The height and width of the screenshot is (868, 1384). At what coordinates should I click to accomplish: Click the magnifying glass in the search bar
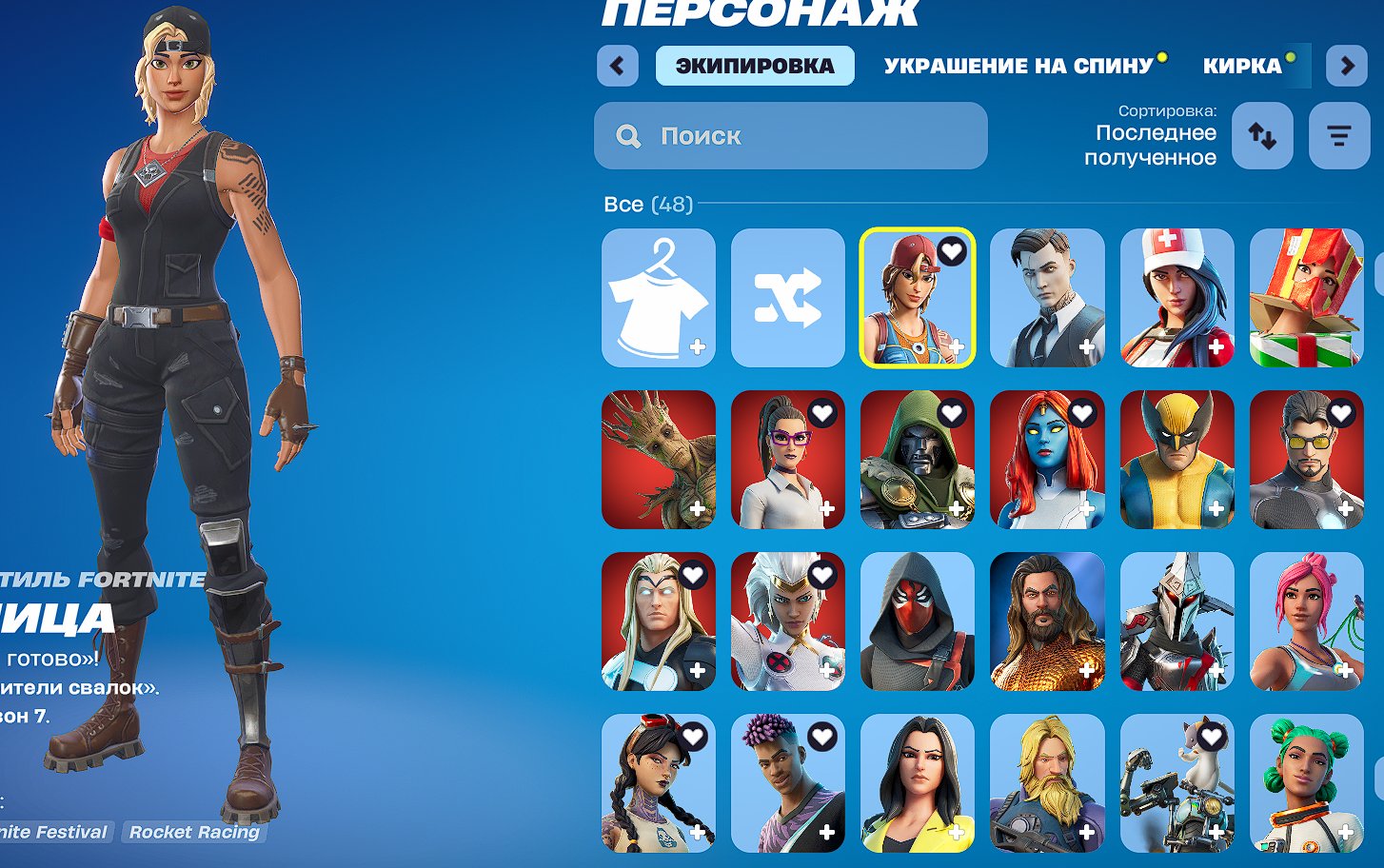627,135
